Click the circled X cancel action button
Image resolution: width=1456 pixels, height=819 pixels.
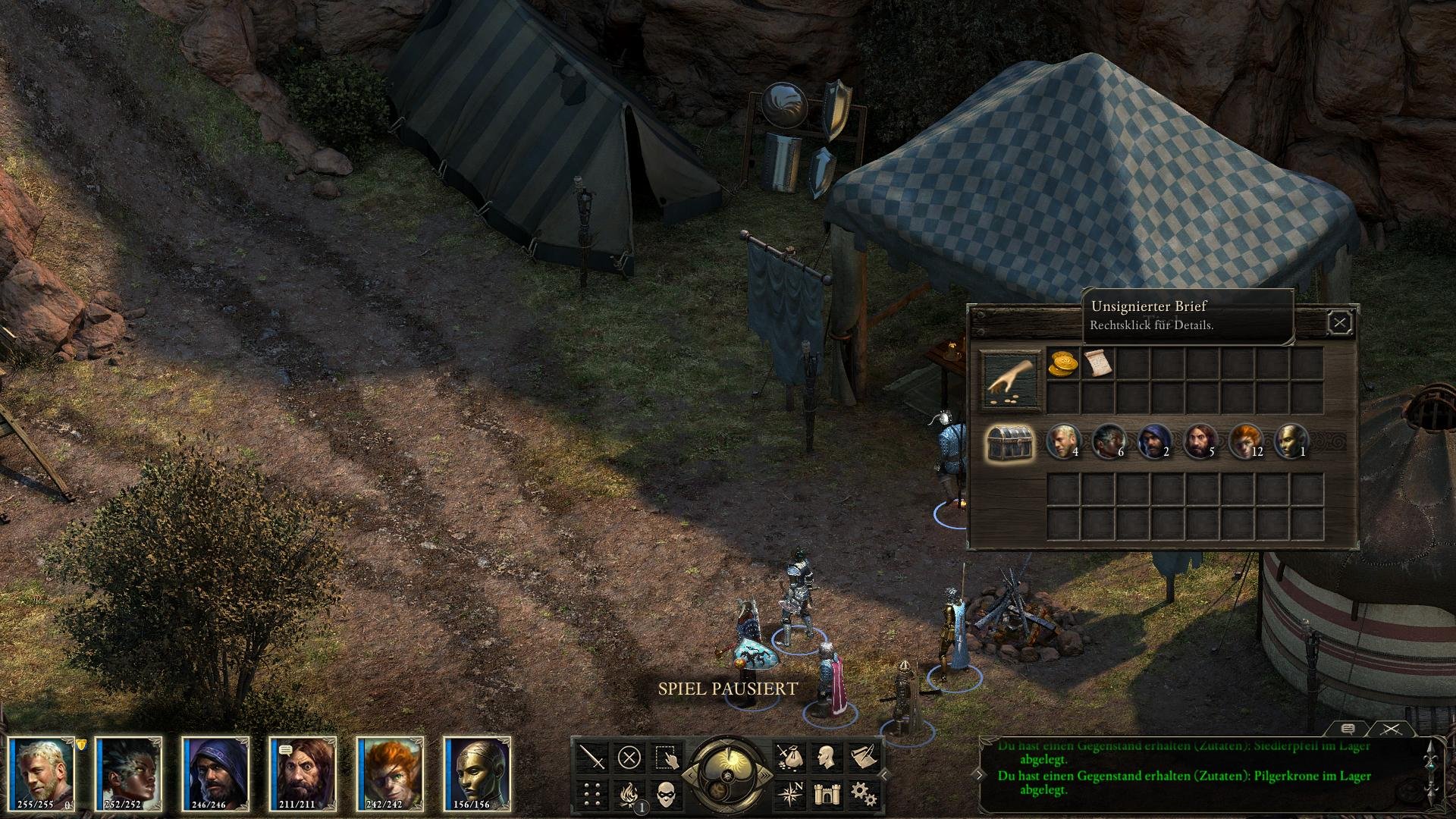629,757
